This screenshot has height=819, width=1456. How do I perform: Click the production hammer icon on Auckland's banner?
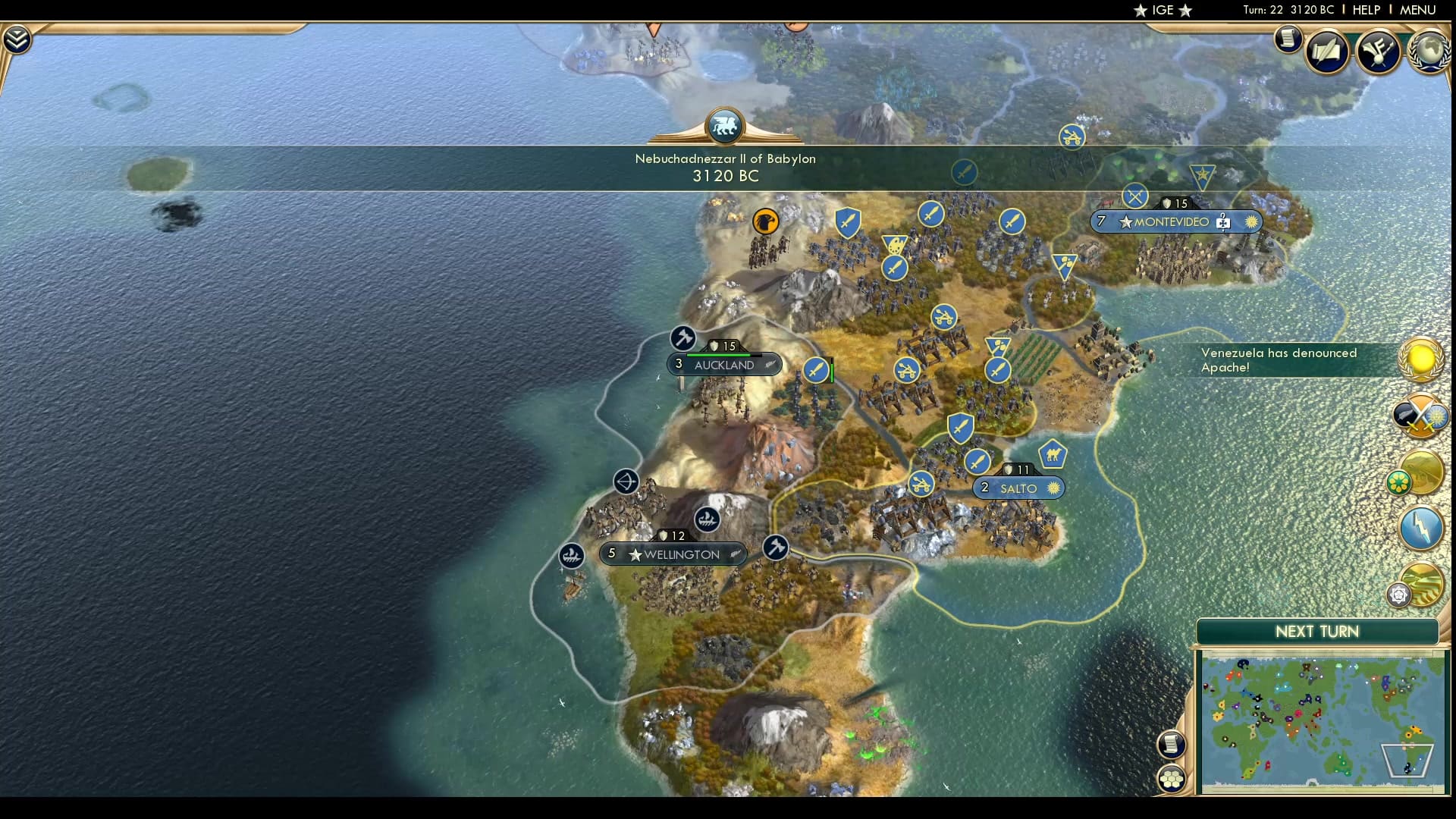tap(682, 339)
